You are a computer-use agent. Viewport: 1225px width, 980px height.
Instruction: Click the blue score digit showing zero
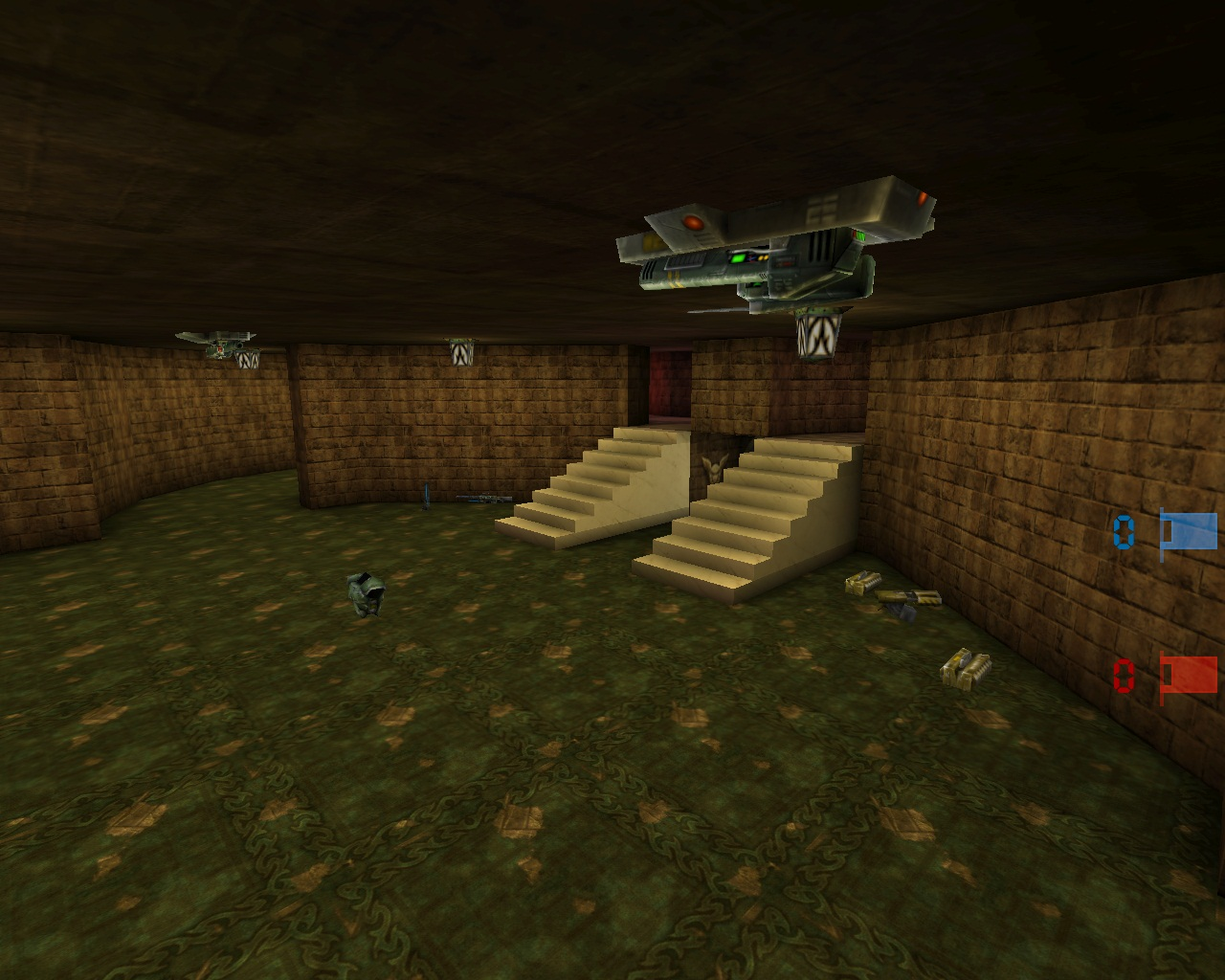point(1125,534)
